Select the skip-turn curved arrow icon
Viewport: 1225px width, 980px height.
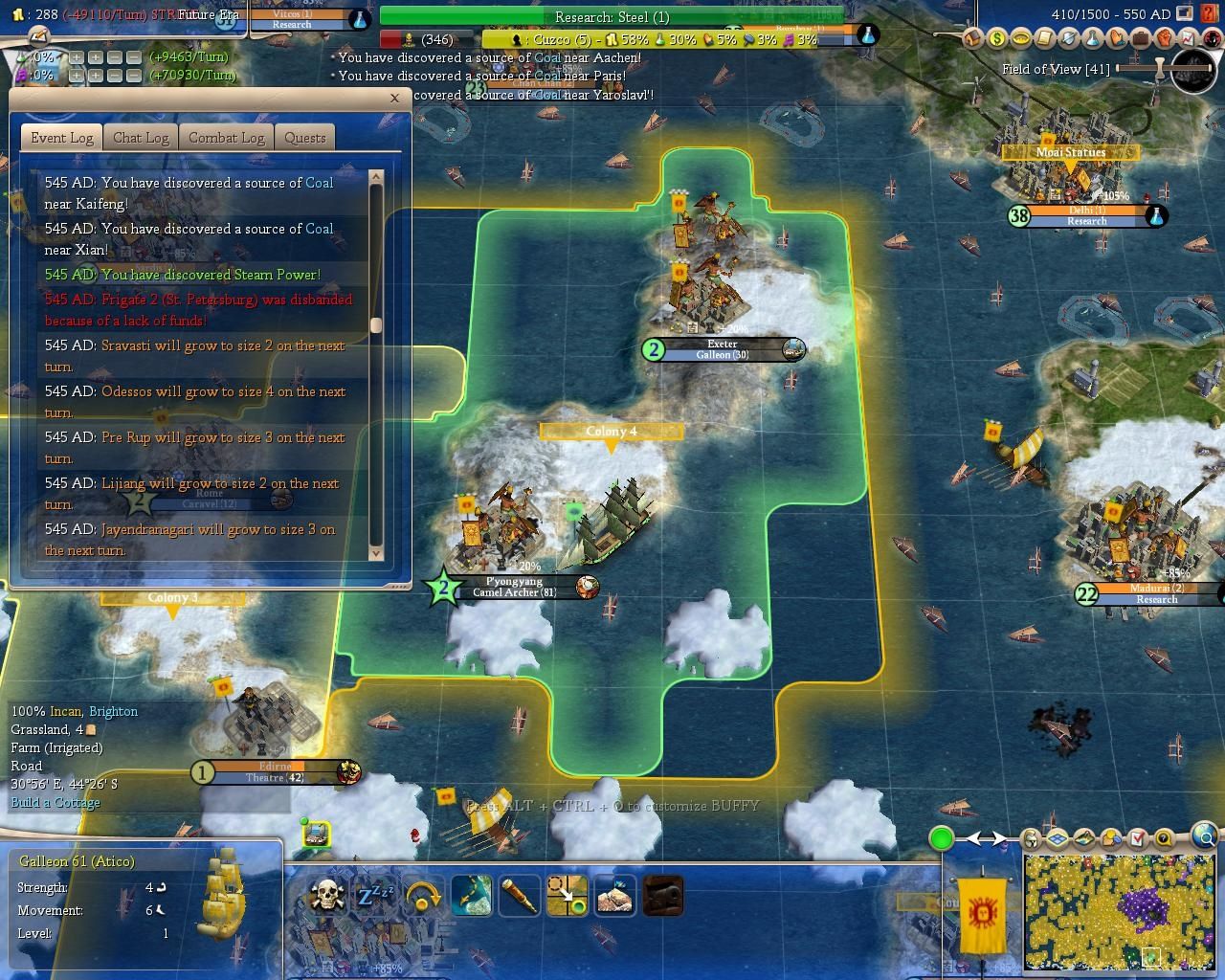tap(424, 895)
